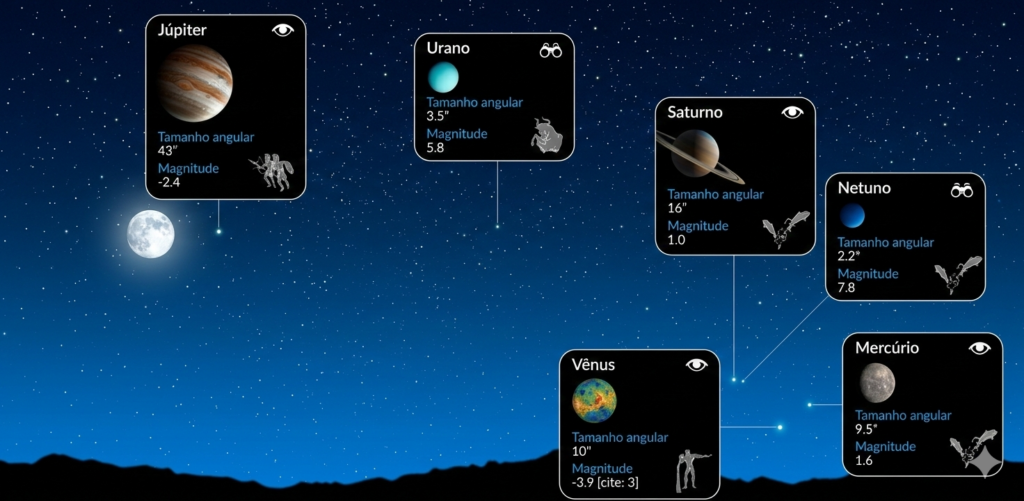Click the binoculars icon on Urano card
The image size is (1024, 501).
(551, 50)
